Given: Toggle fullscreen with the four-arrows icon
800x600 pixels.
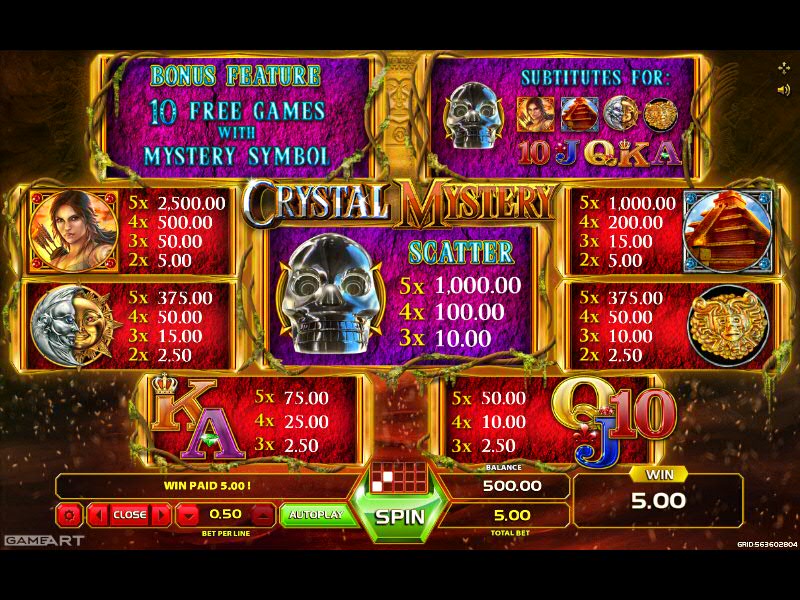Looking at the screenshot, I should click(783, 67).
